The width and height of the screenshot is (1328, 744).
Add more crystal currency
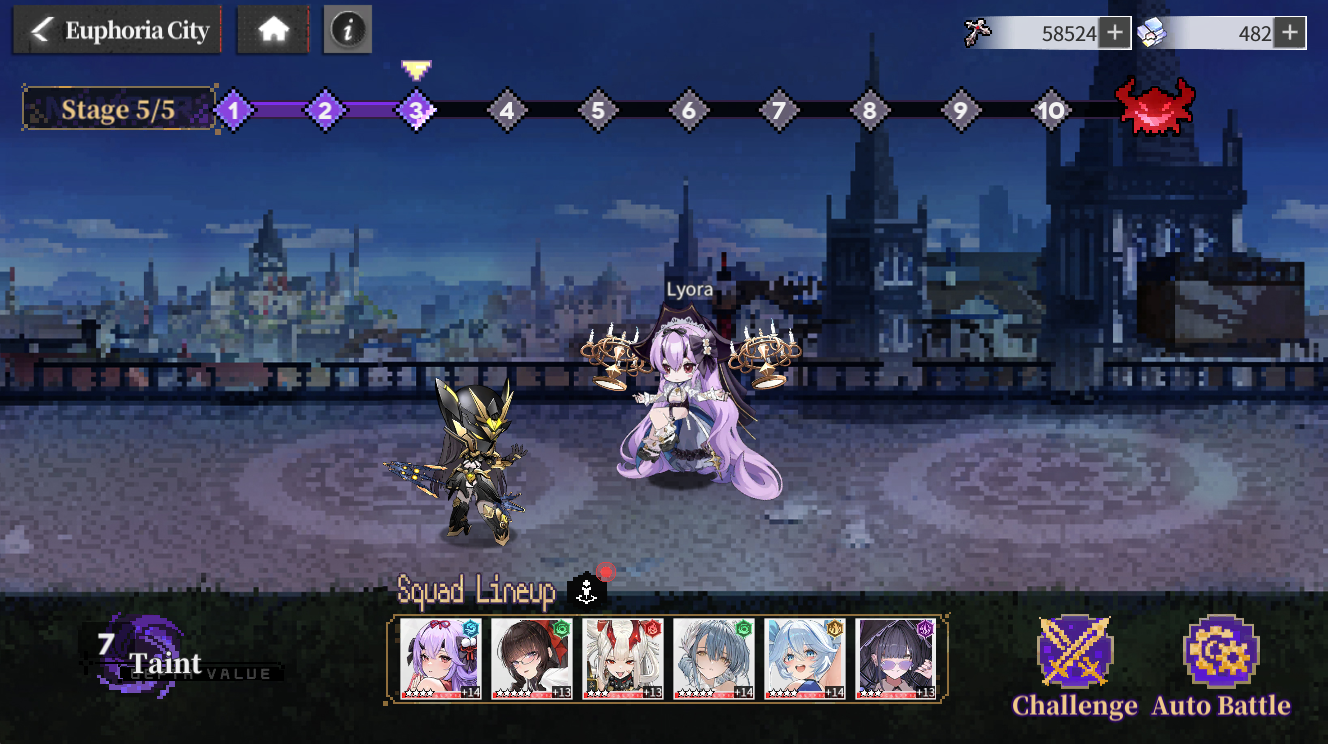click(1290, 33)
